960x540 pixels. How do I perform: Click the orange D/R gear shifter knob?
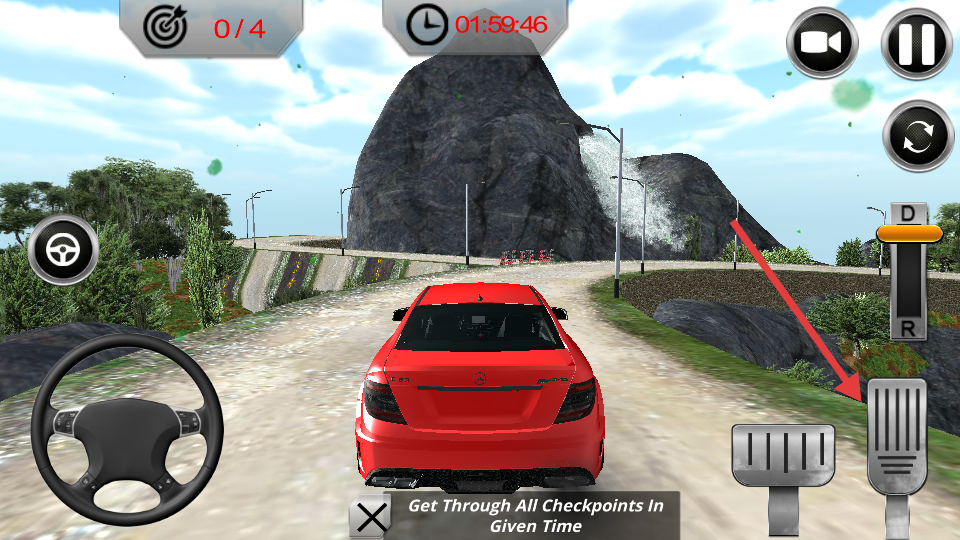909,234
